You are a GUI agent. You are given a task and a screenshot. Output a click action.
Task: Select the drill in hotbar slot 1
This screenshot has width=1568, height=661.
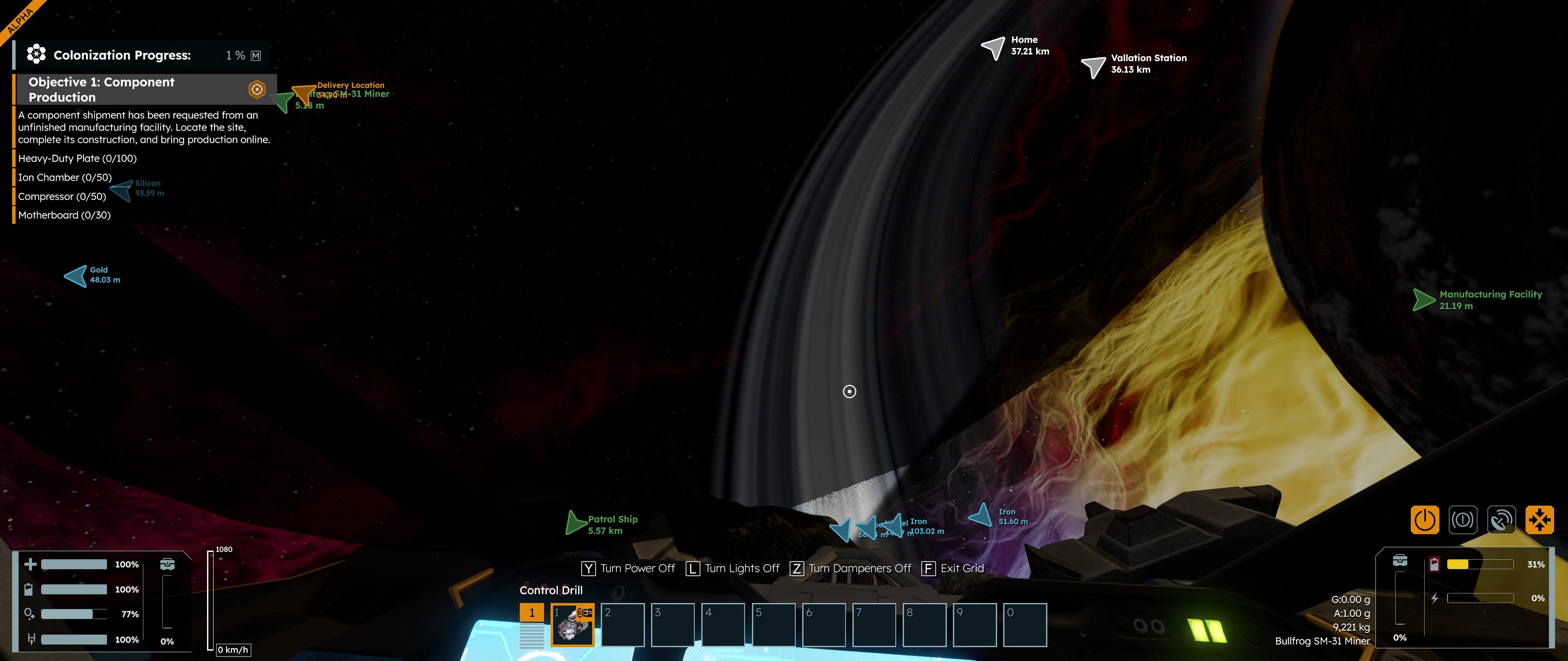coord(572,625)
